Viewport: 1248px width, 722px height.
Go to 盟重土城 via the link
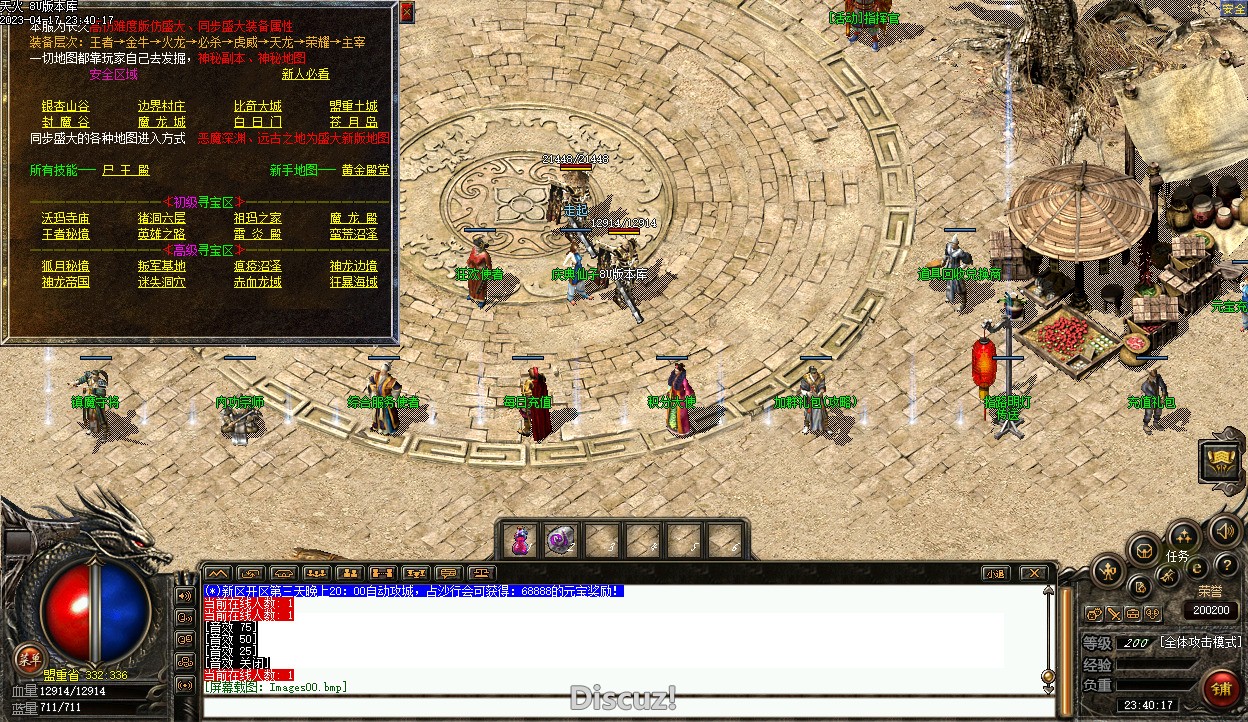pyautogui.click(x=353, y=106)
